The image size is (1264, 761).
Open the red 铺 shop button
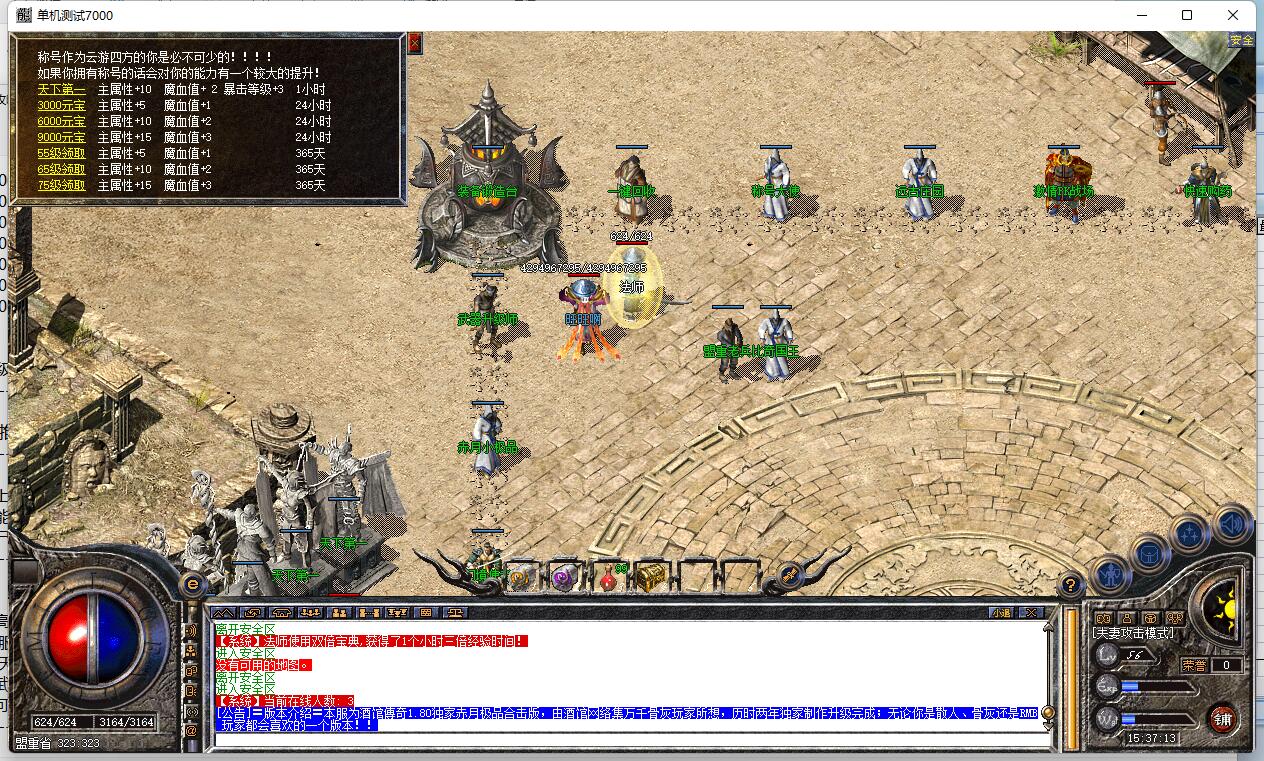pos(1222,717)
